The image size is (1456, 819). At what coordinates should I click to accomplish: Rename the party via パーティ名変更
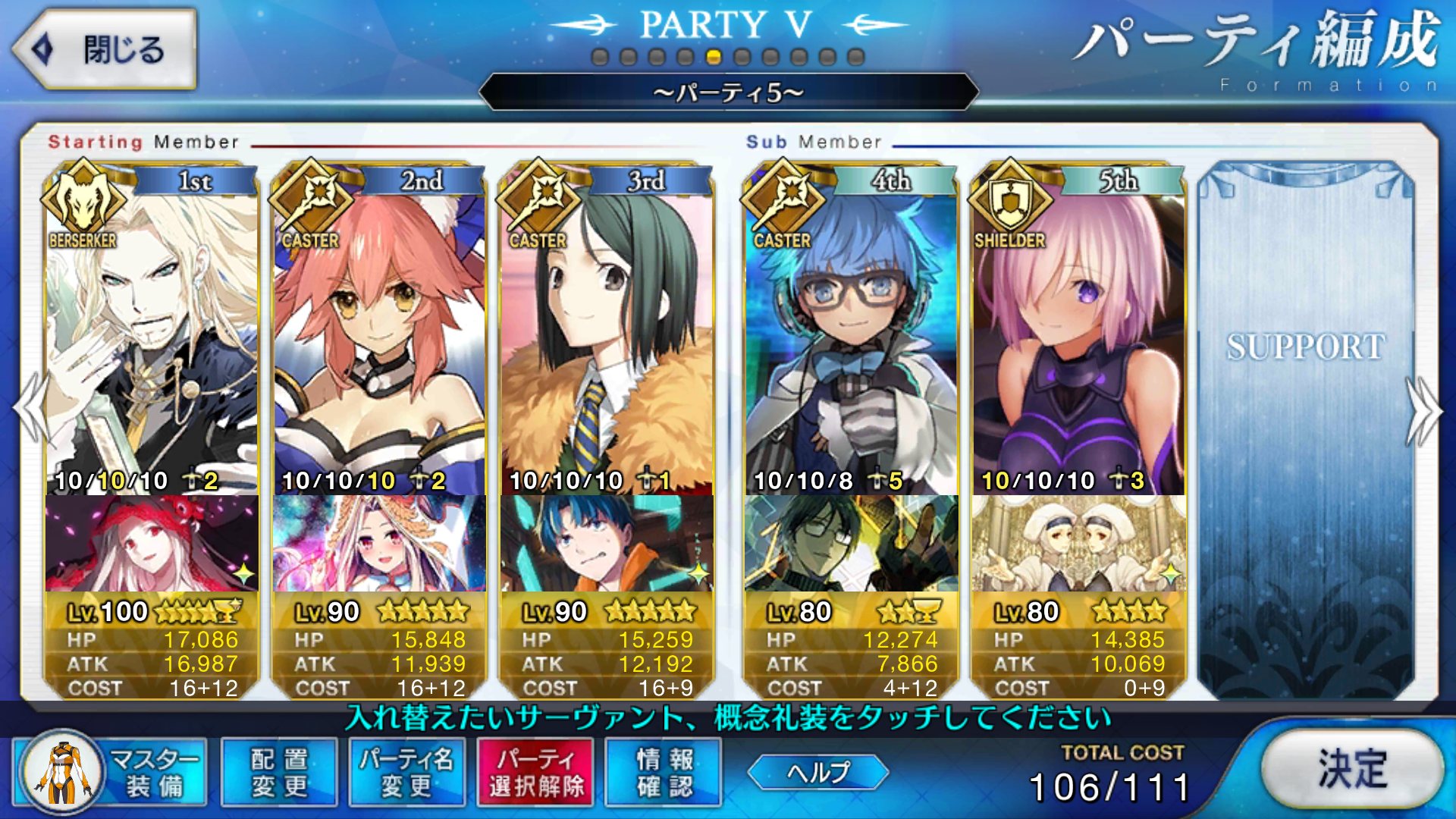click(x=406, y=772)
